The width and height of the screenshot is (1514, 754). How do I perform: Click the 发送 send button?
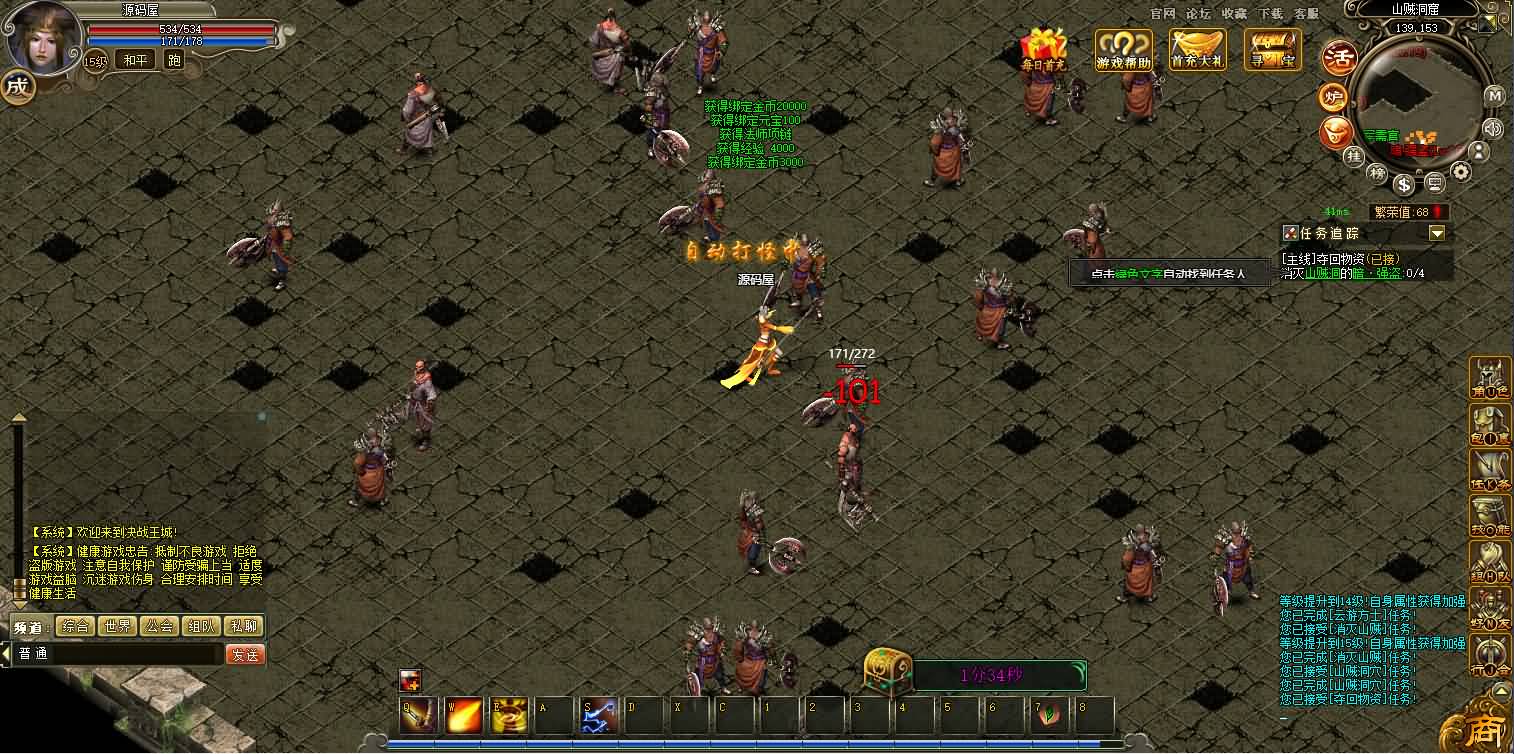(x=245, y=654)
